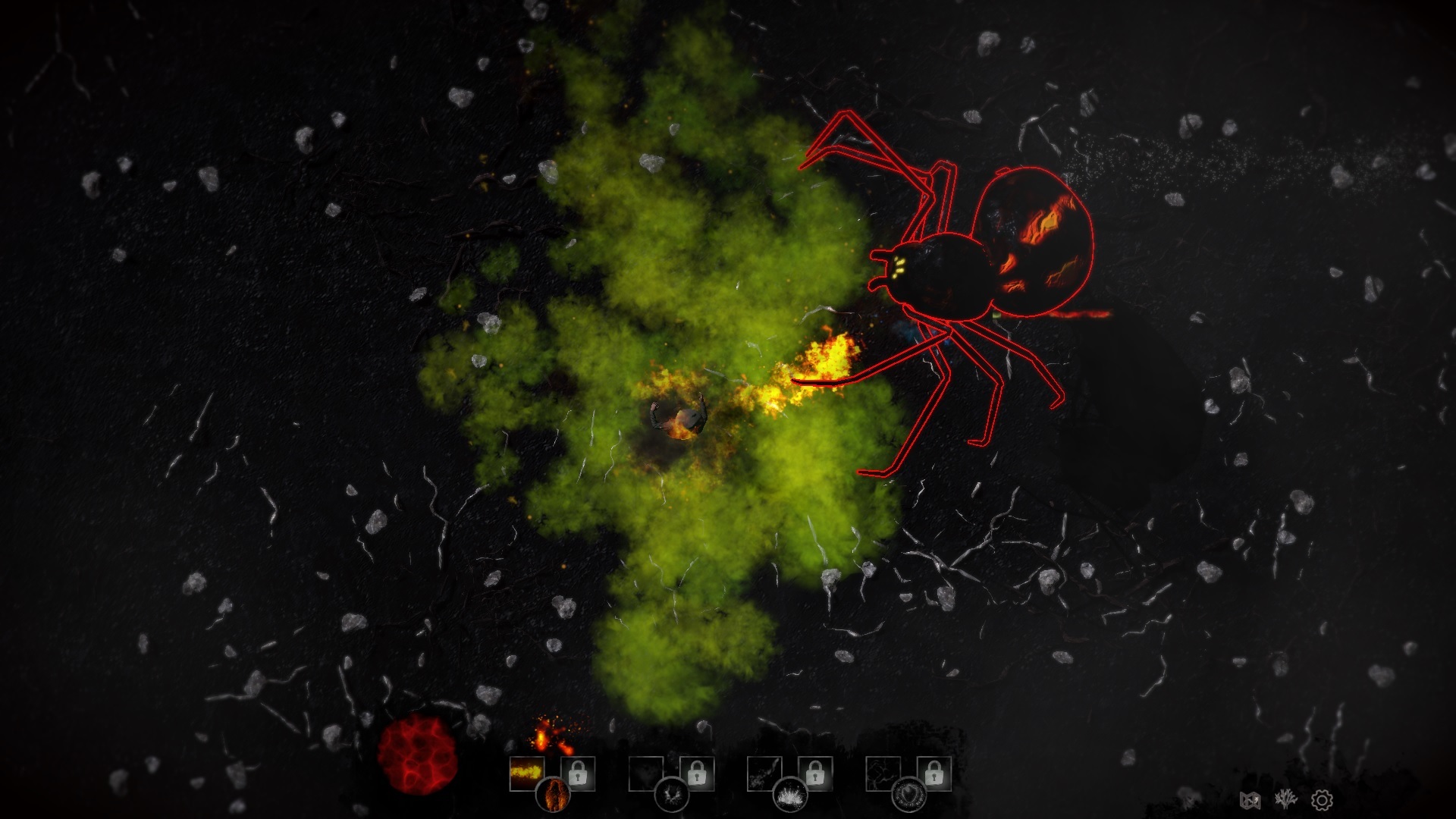Viewport: 1456px width, 819px height.
Task: Activate the round white spike burst ability
Action: [x=790, y=795]
